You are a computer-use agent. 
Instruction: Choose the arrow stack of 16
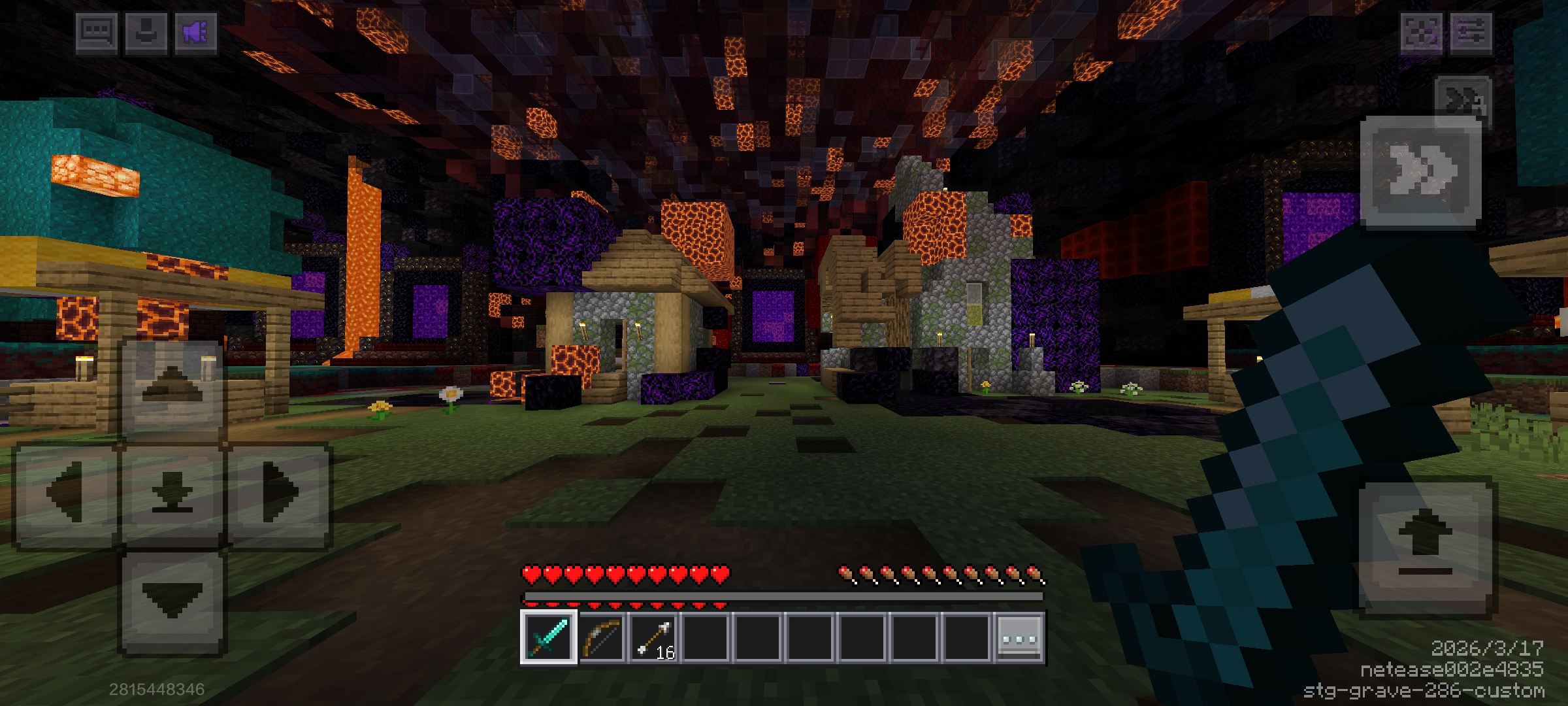click(653, 637)
